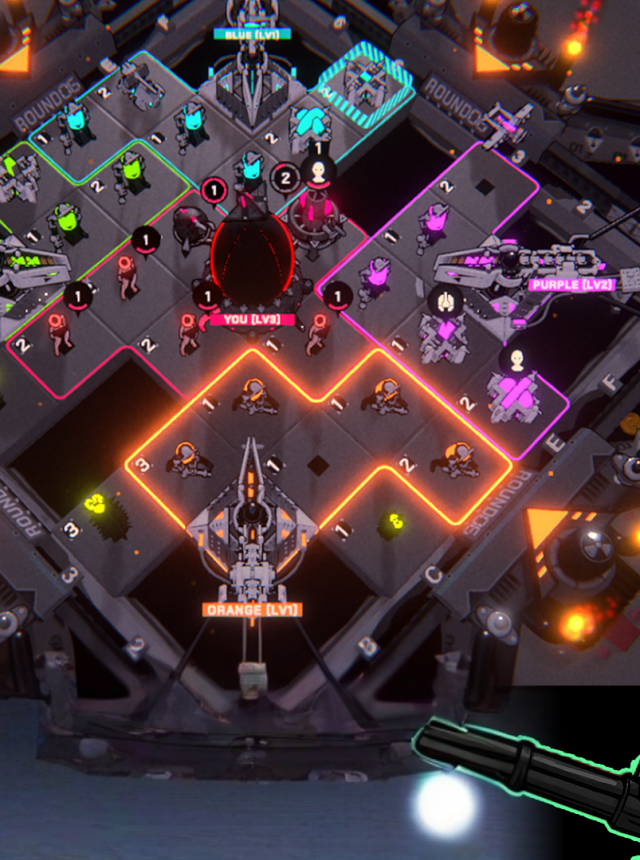This screenshot has height=860, width=640.
Task: Click the ORANGE (LV1) ship label
Action: pos(251,609)
